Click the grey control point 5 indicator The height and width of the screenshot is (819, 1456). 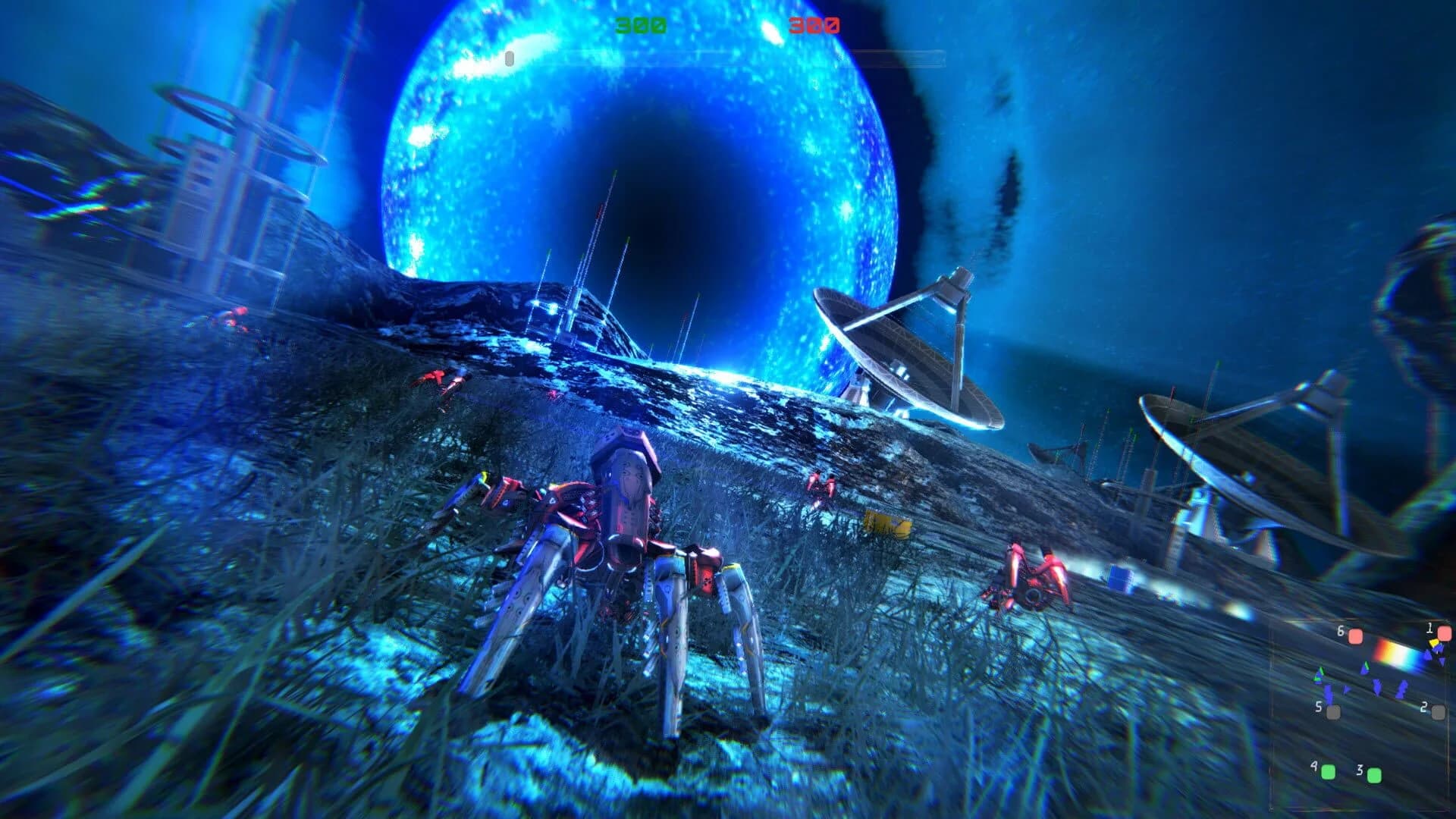coord(1332,711)
